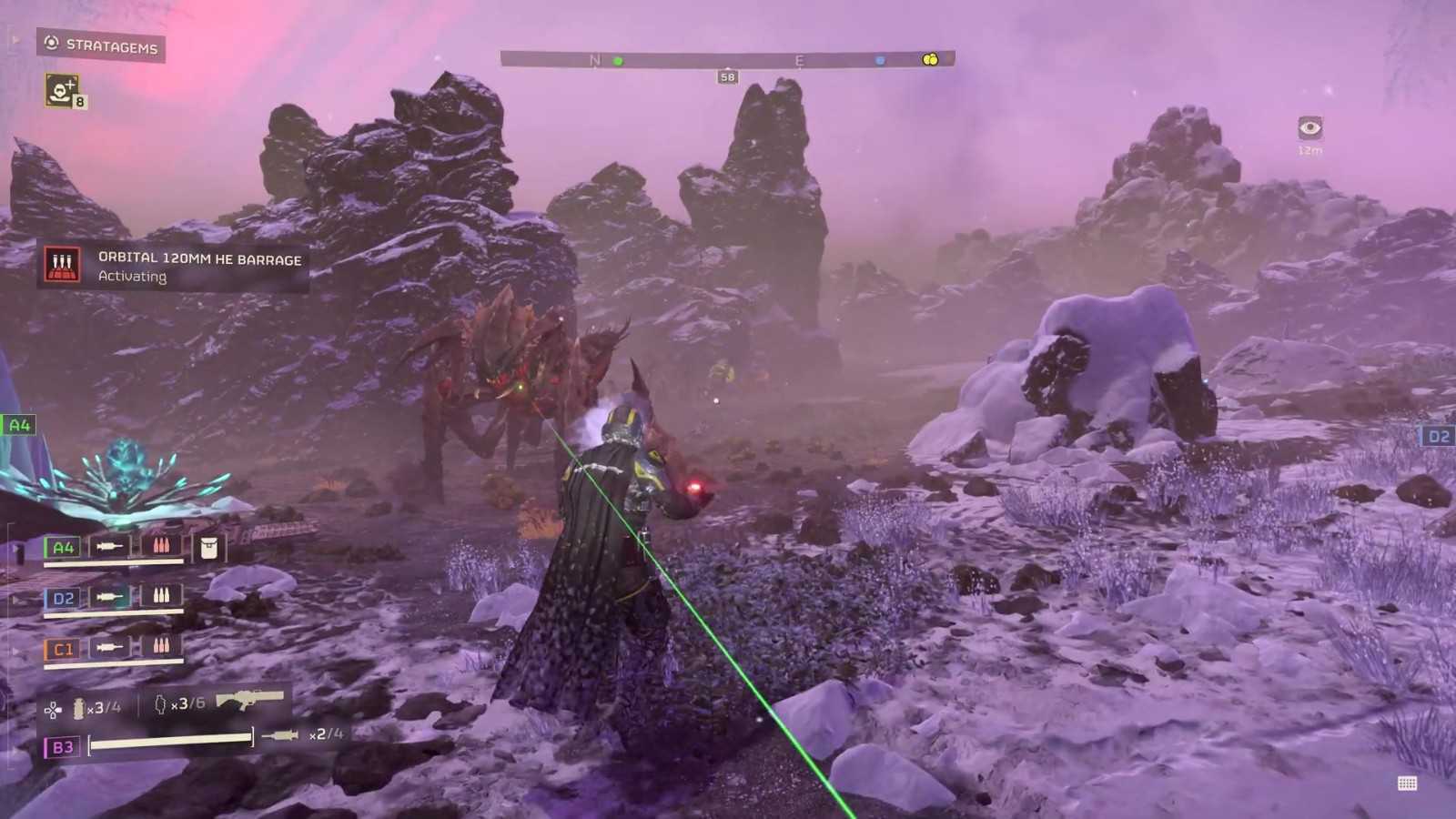Click the yellow objective marker on compass
This screenshot has height=819, width=1456.
coord(929,59)
